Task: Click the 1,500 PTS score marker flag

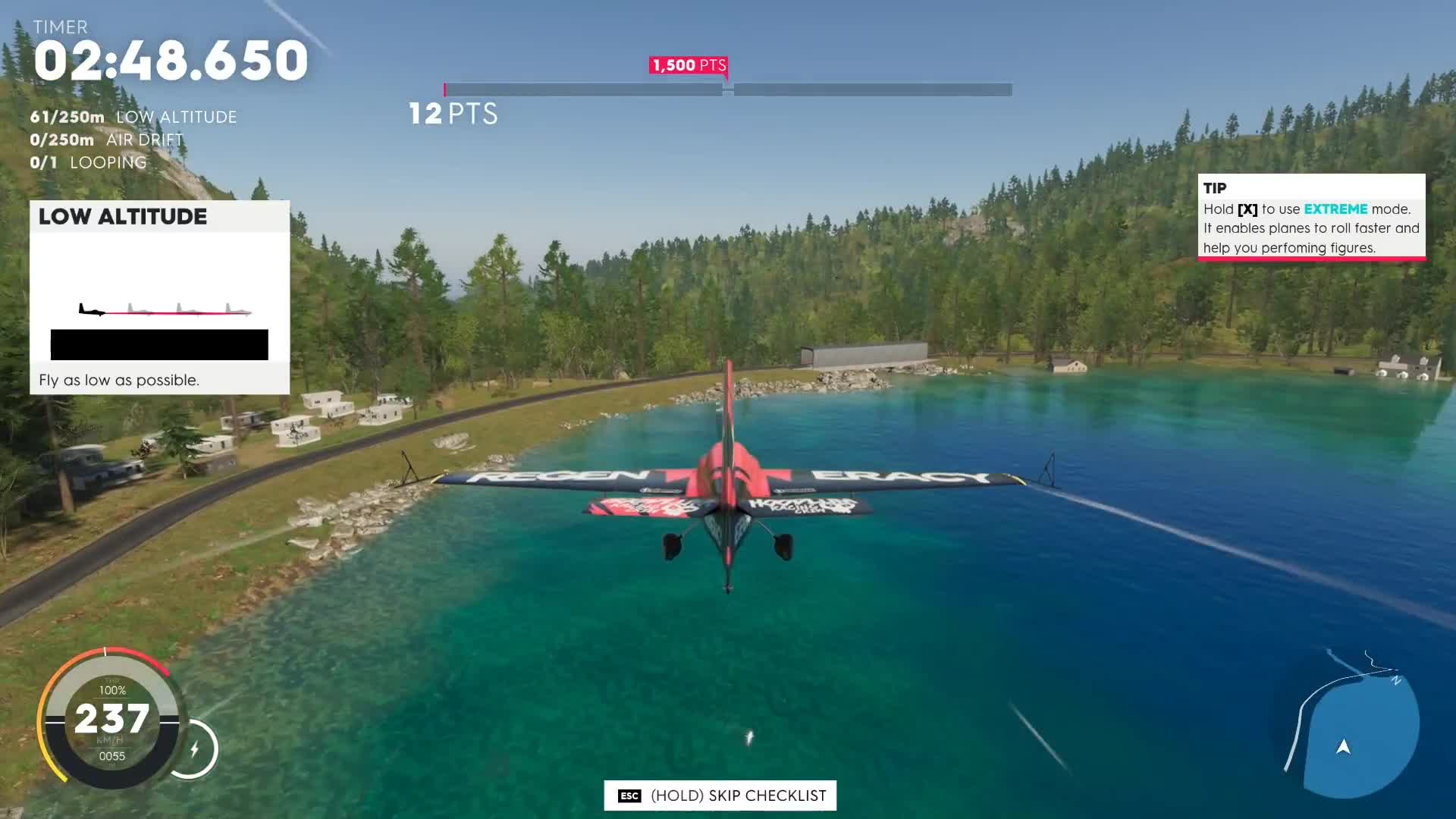Action: pyautogui.click(x=687, y=65)
